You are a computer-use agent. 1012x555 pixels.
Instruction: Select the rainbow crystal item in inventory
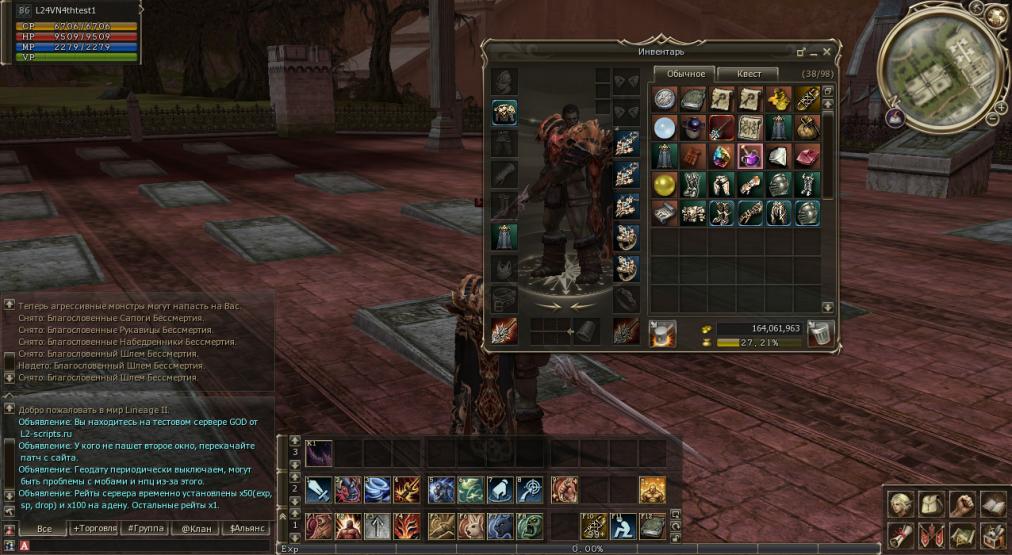pos(722,156)
